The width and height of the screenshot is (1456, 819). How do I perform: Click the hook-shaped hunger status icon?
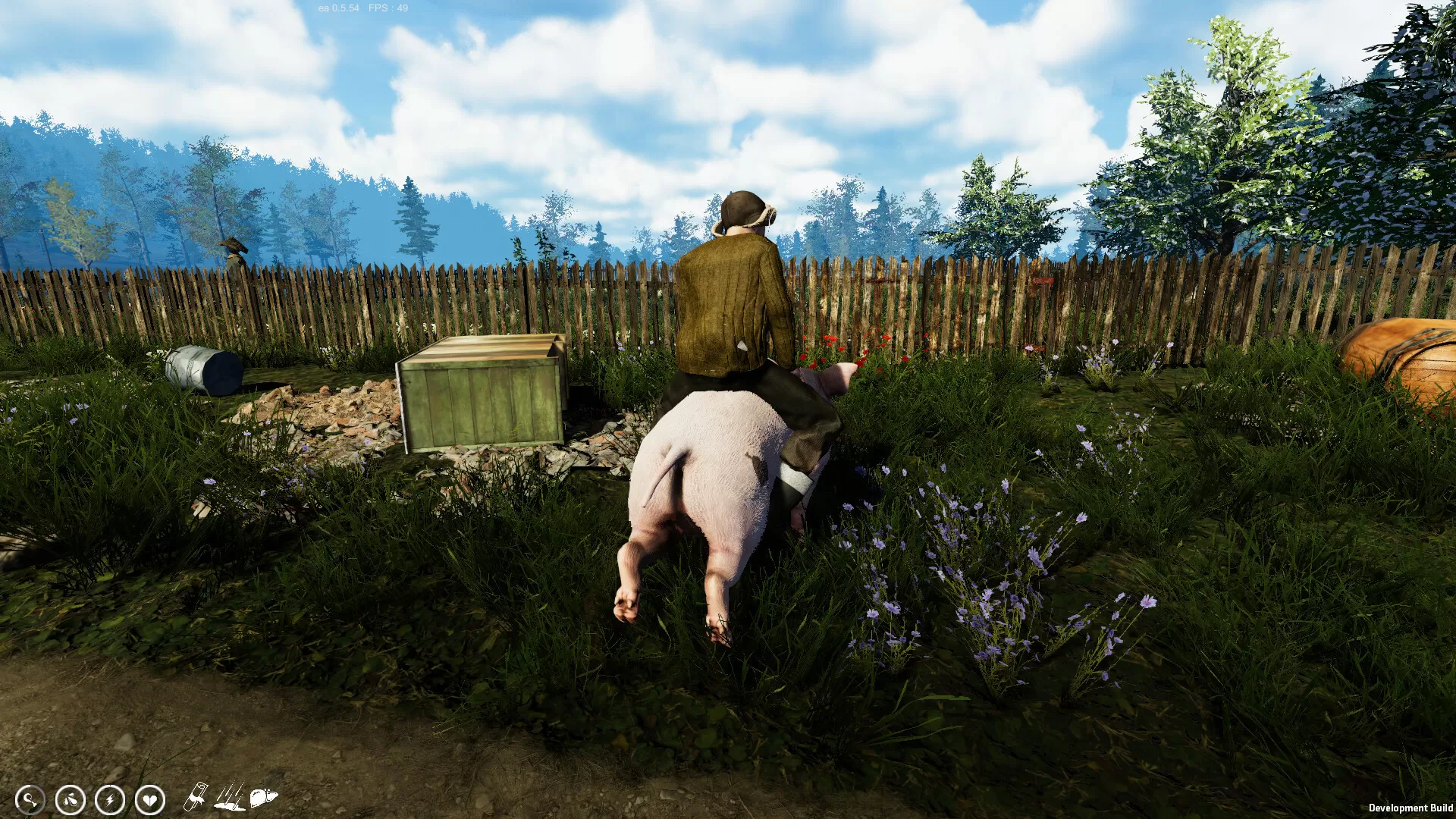pos(30,799)
